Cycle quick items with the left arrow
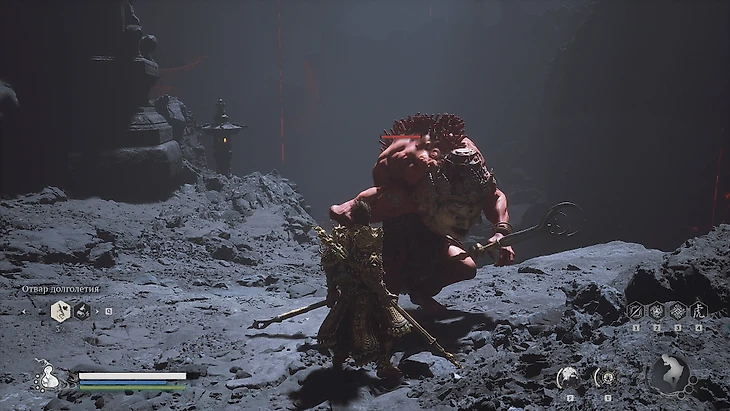Image resolution: width=730 pixels, height=411 pixels. coord(25,312)
